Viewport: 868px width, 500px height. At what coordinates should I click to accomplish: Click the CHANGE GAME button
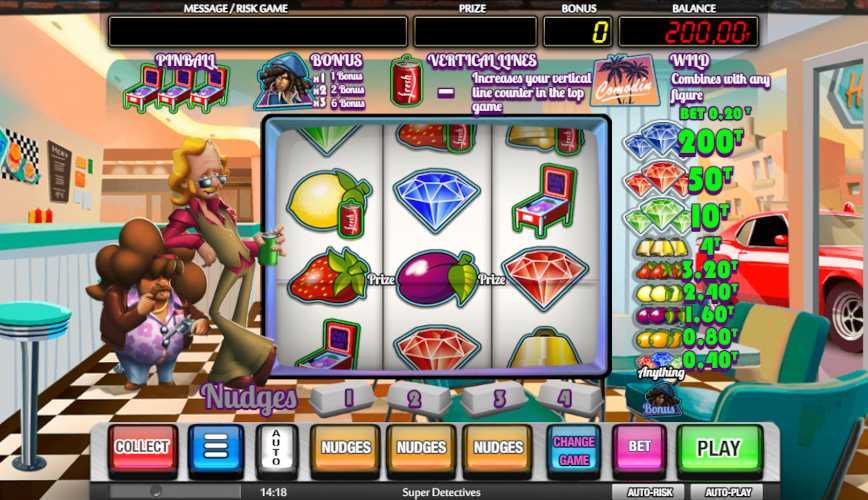tap(574, 448)
